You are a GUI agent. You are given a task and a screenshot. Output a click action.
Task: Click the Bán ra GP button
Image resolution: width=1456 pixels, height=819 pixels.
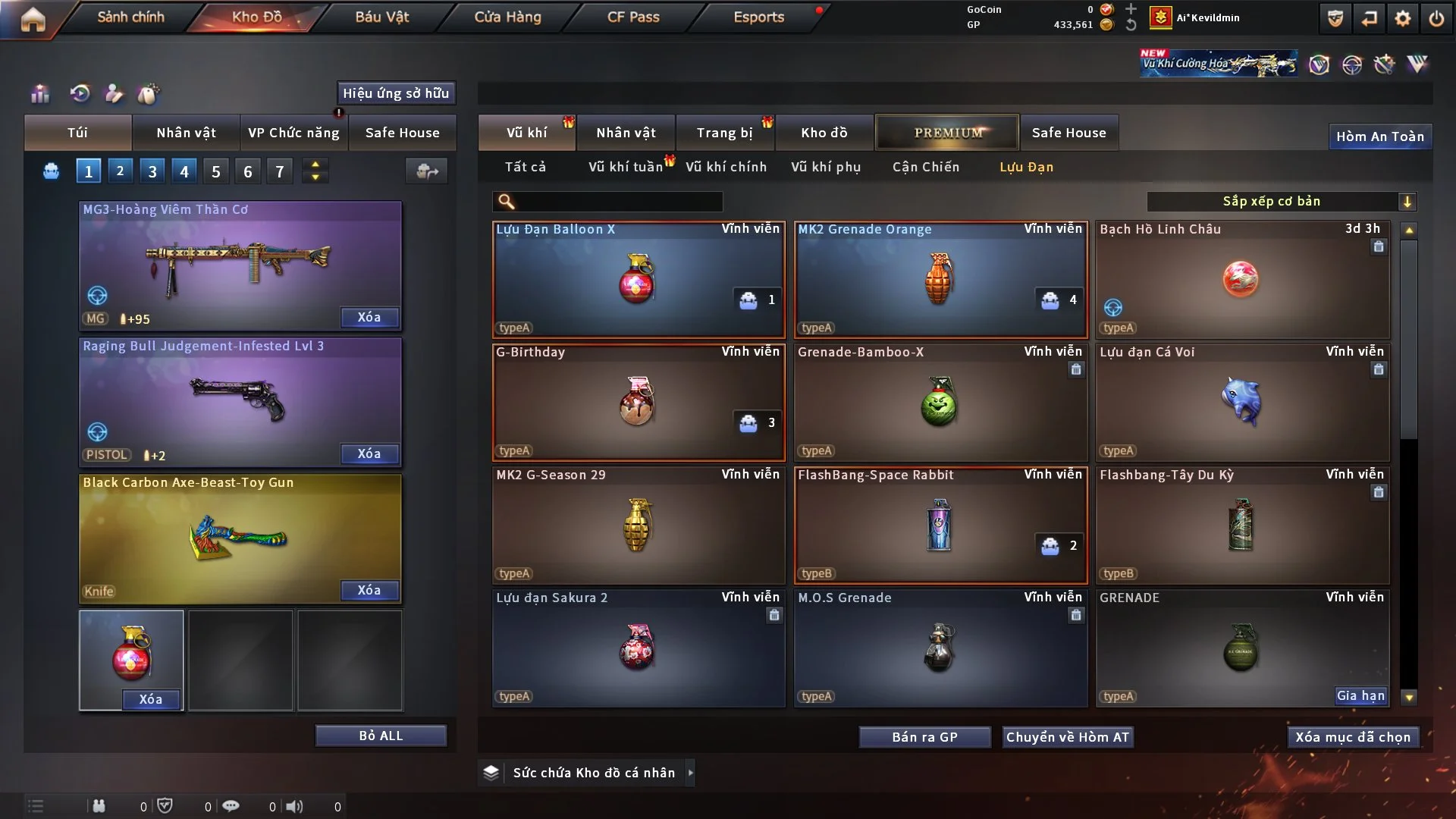pos(924,737)
